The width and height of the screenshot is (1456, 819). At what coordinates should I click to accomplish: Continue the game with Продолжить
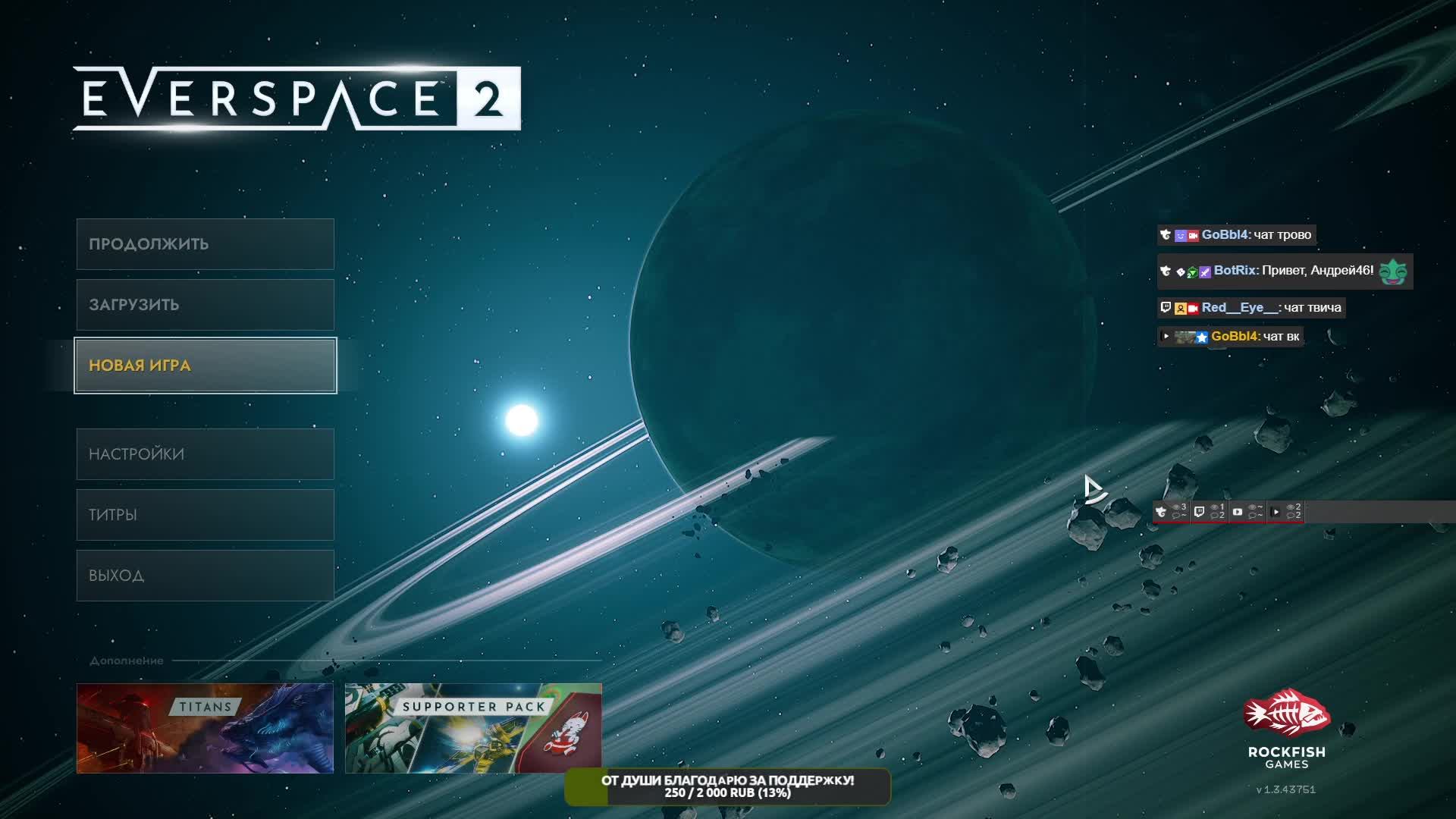(205, 244)
